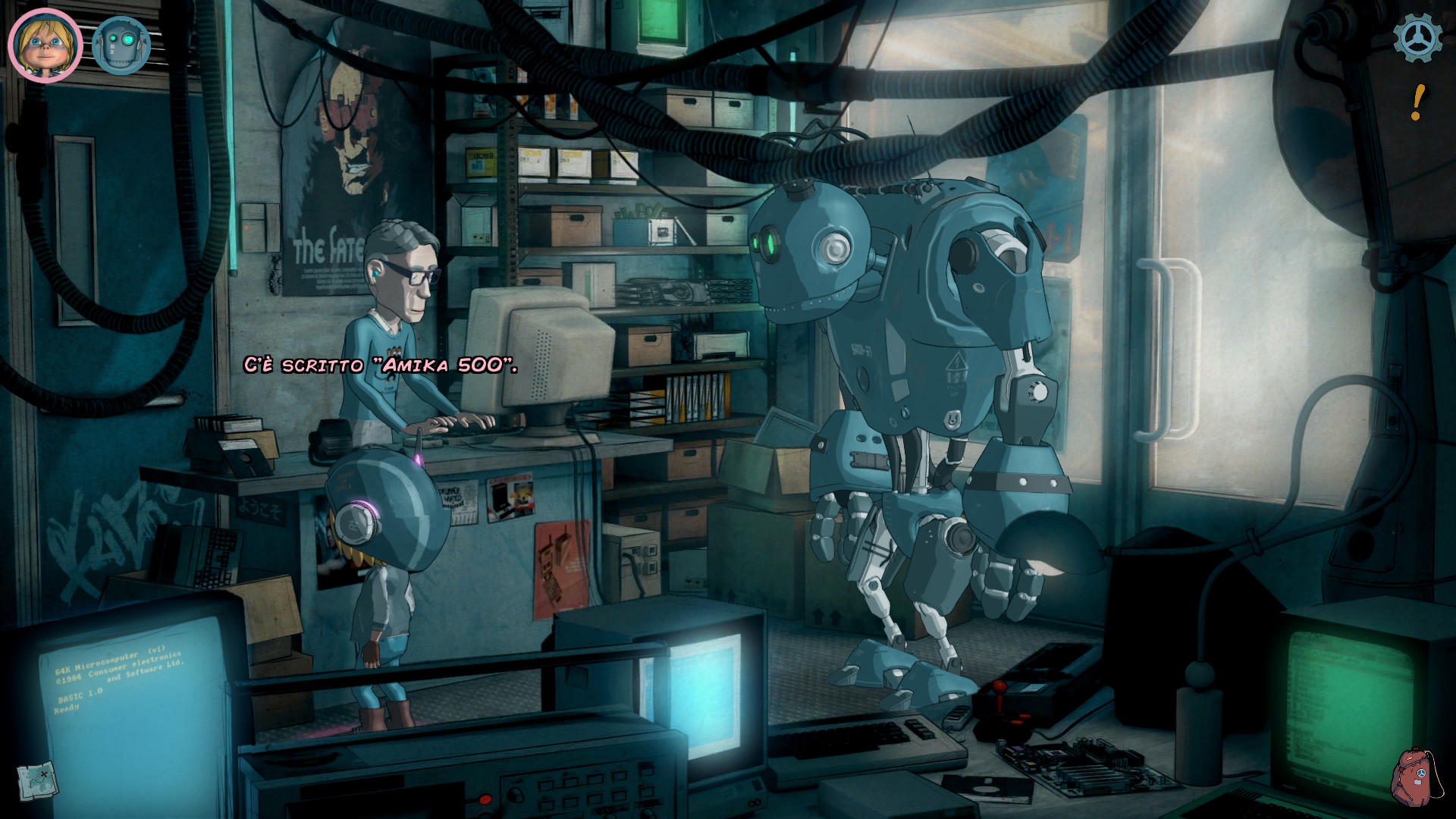Switch to the blonde girl character portrait

click(x=44, y=44)
